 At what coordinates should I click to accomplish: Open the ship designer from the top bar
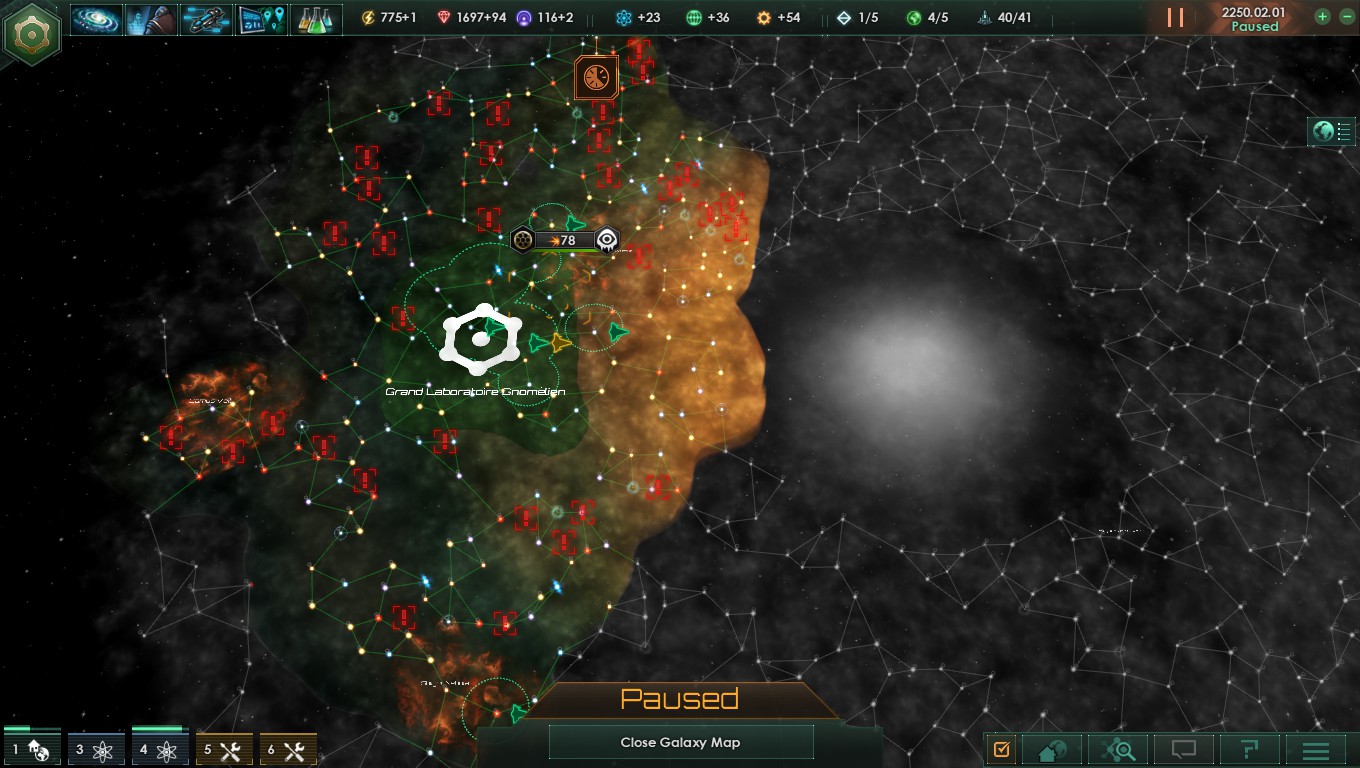206,18
